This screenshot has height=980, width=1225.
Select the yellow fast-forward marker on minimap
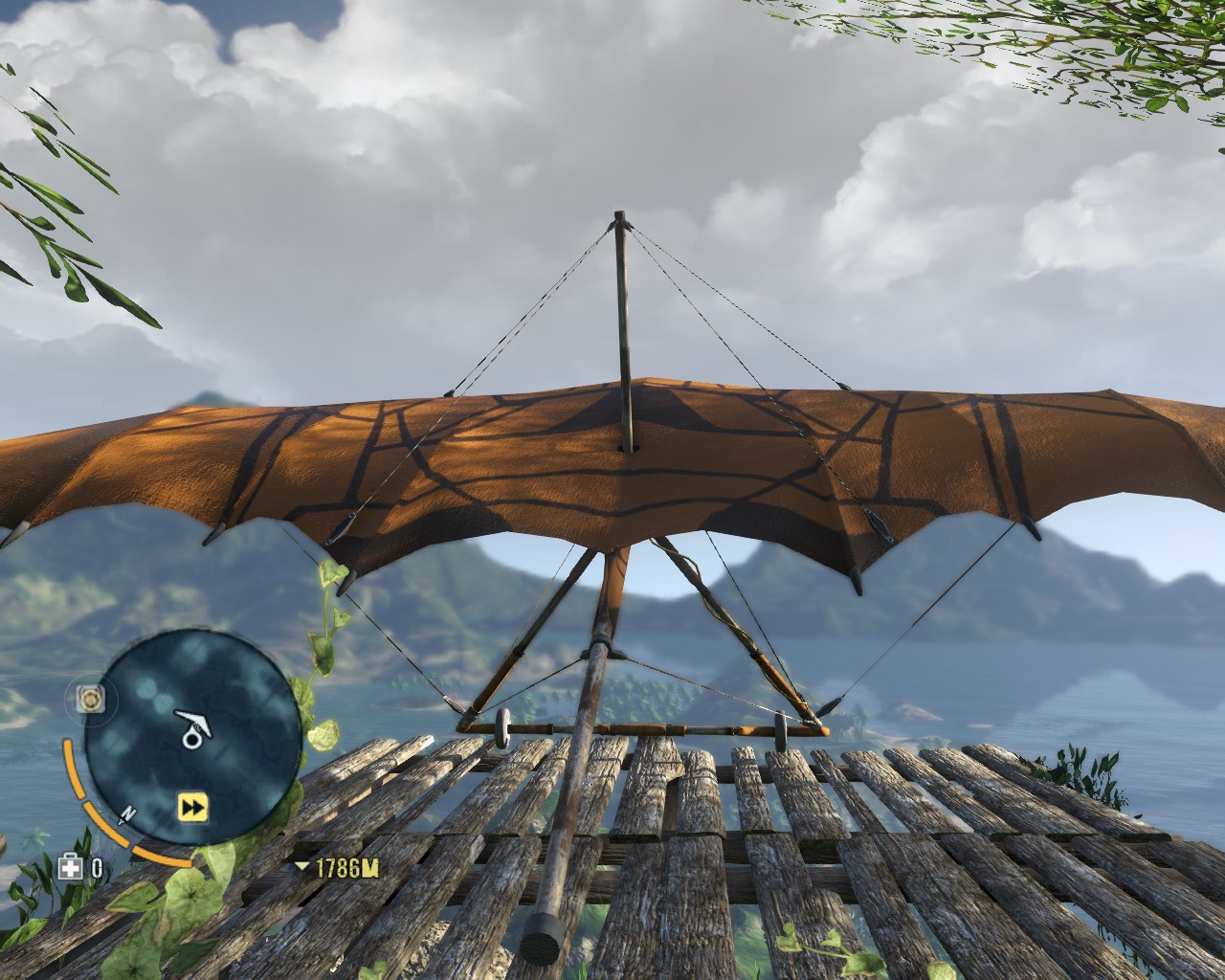pyautogui.click(x=193, y=809)
